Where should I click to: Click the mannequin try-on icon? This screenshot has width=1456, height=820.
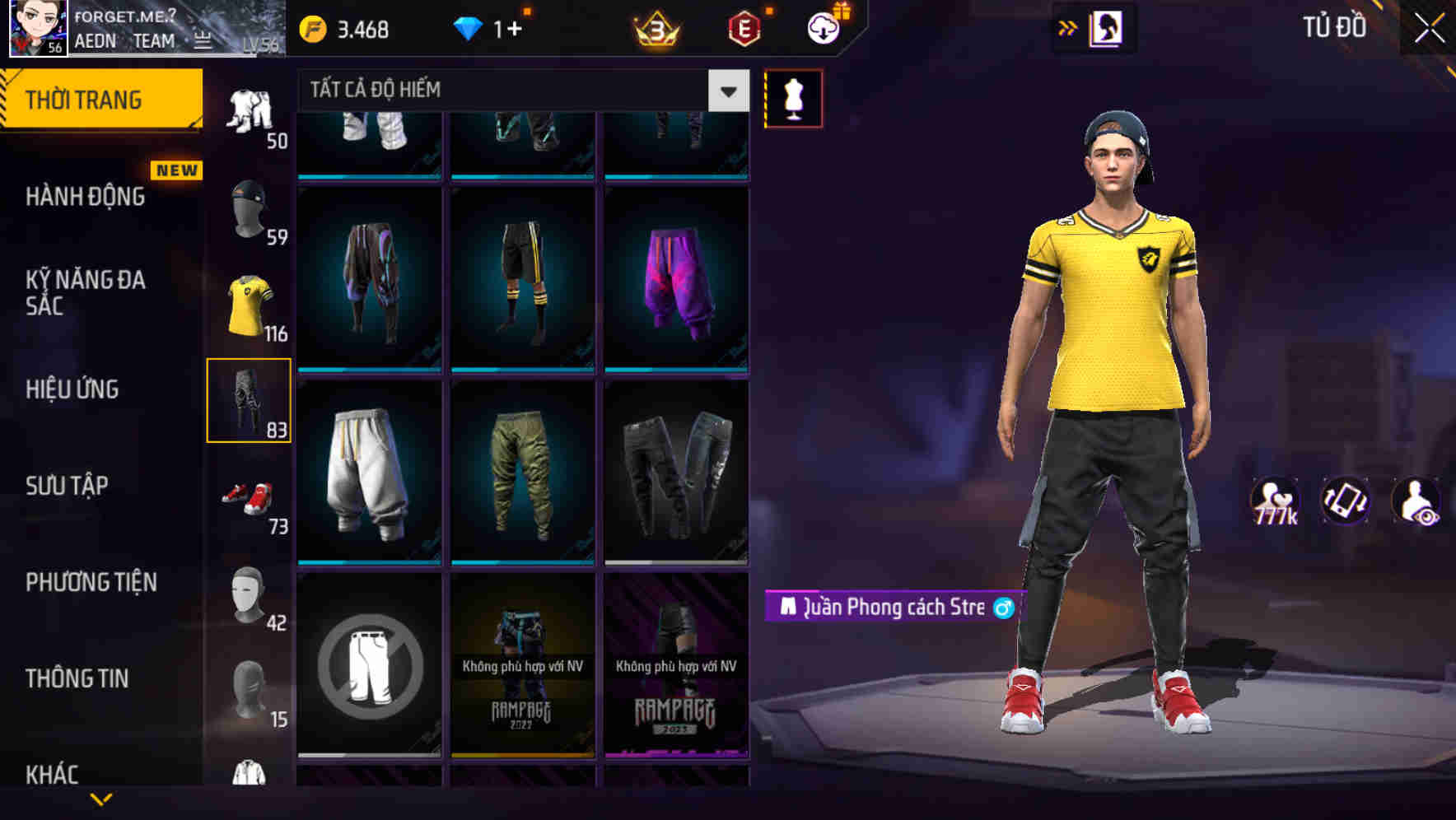click(x=793, y=97)
